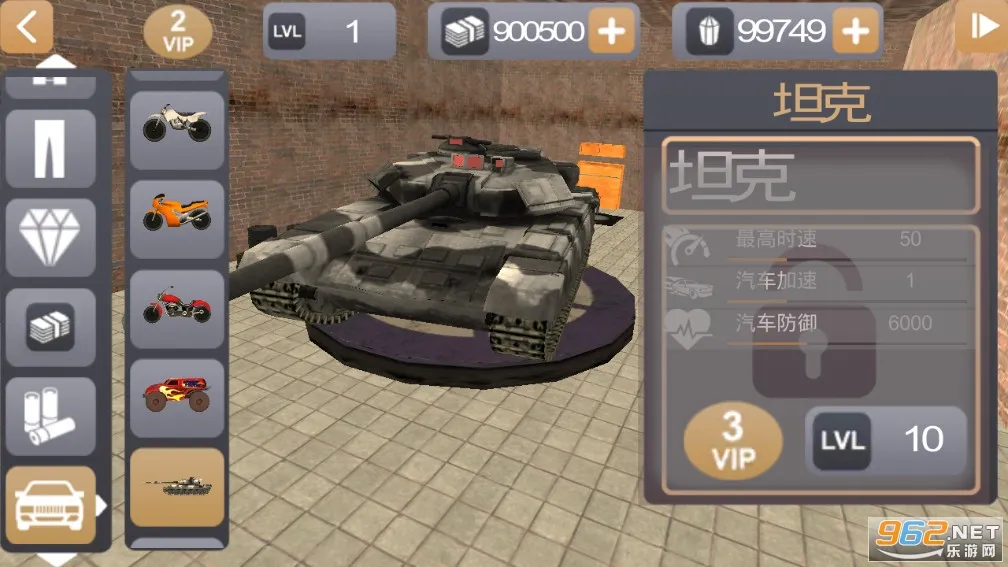Open the diamond category tab

(50, 237)
